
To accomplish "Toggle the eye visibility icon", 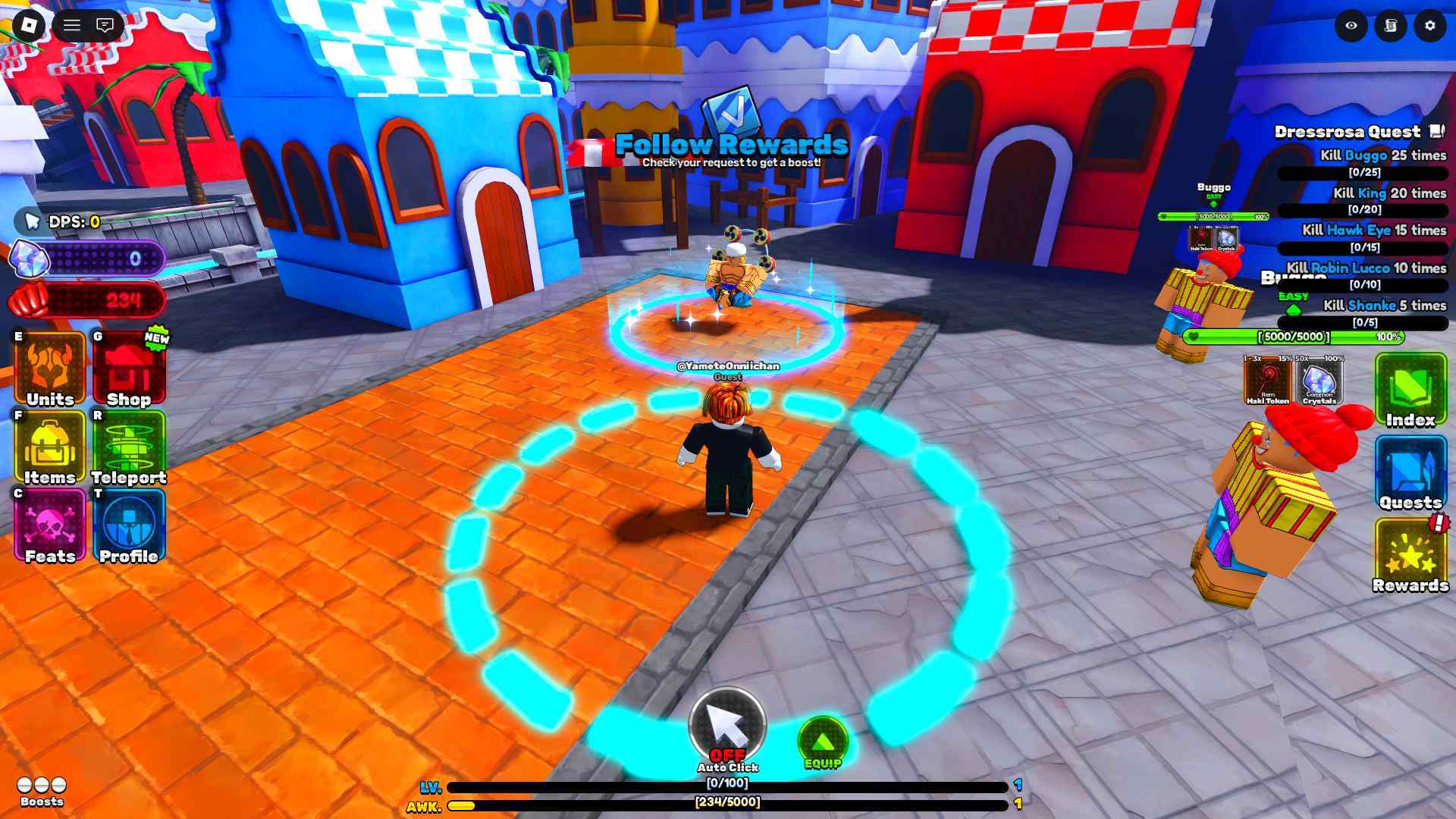I will click(x=1351, y=26).
